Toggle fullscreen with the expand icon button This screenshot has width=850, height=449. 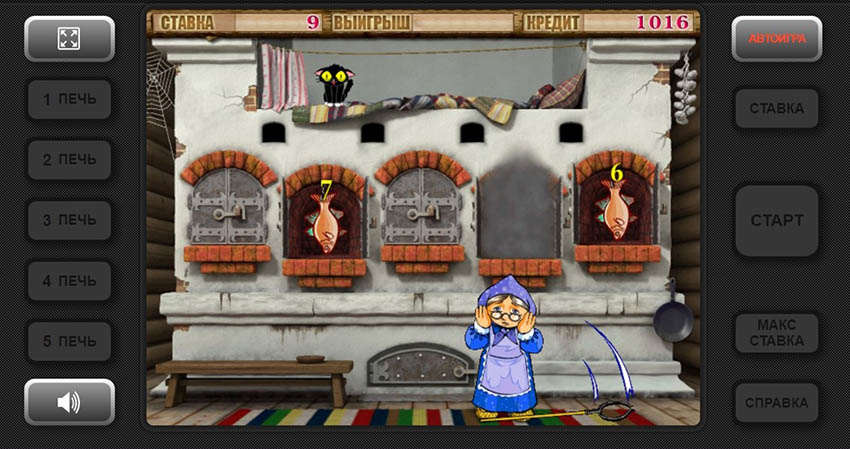(x=69, y=39)
